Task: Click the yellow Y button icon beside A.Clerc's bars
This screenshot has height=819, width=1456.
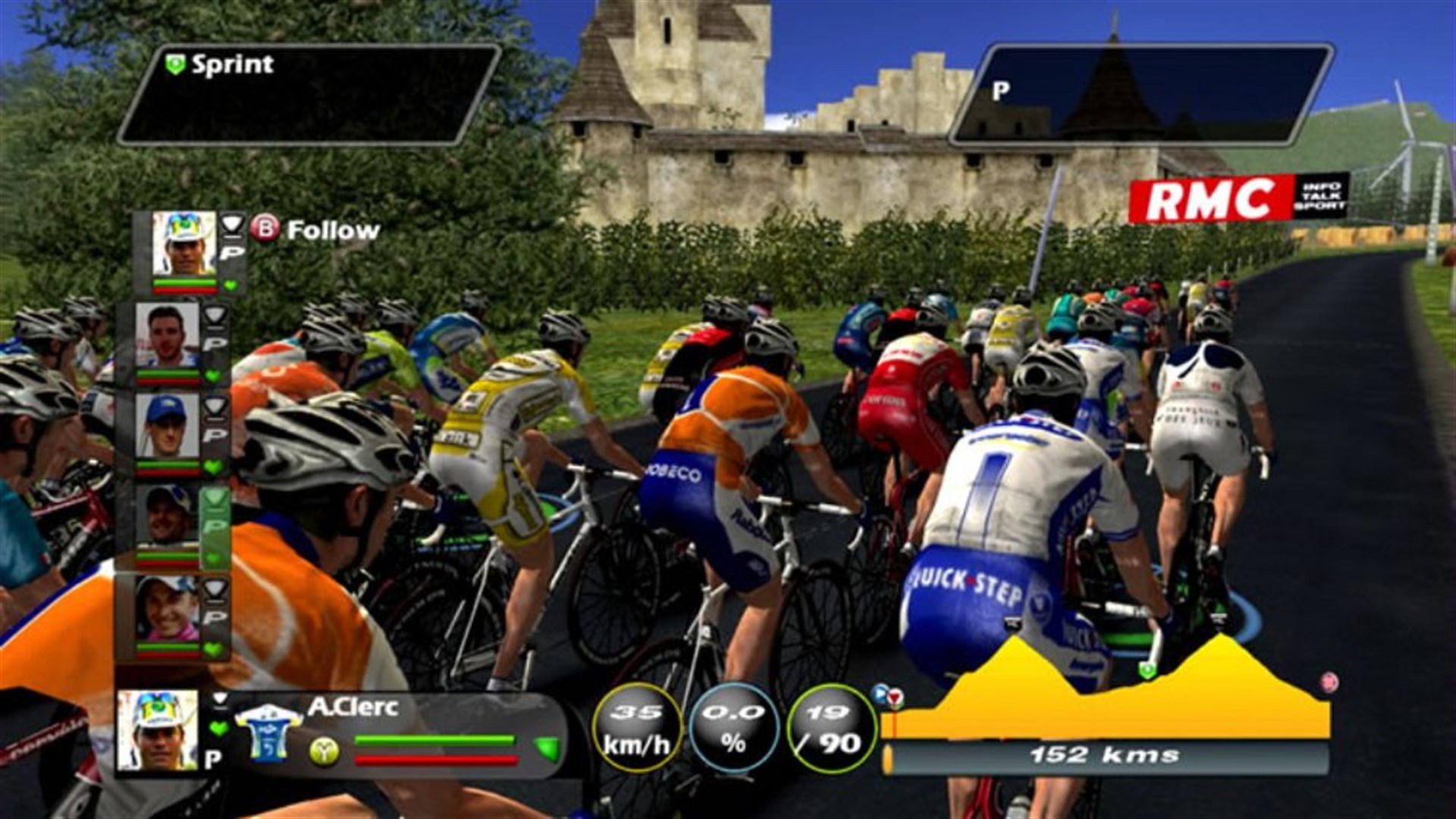Action: click(325, 752)
